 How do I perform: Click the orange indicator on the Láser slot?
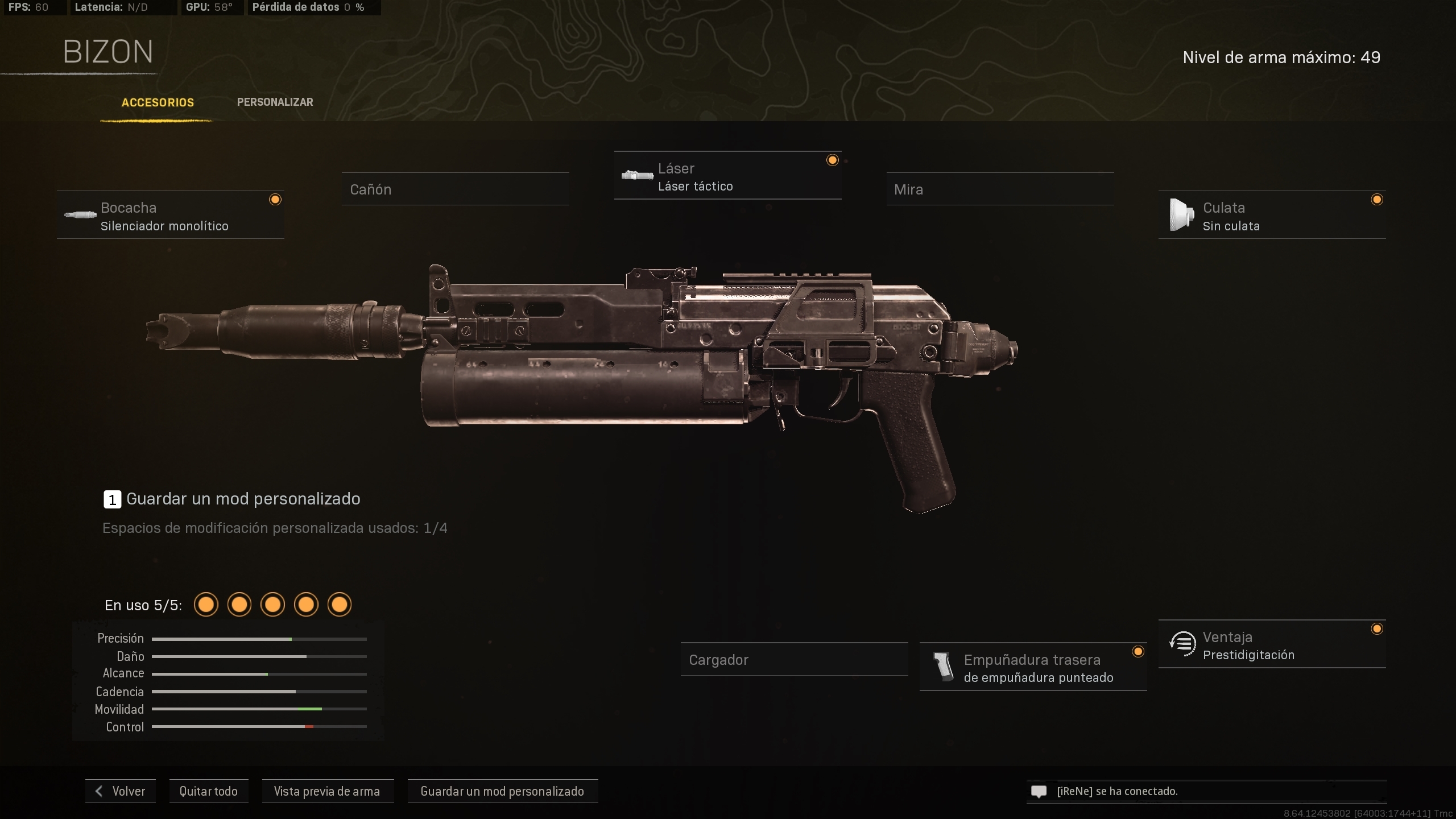[x=833, y=160]
